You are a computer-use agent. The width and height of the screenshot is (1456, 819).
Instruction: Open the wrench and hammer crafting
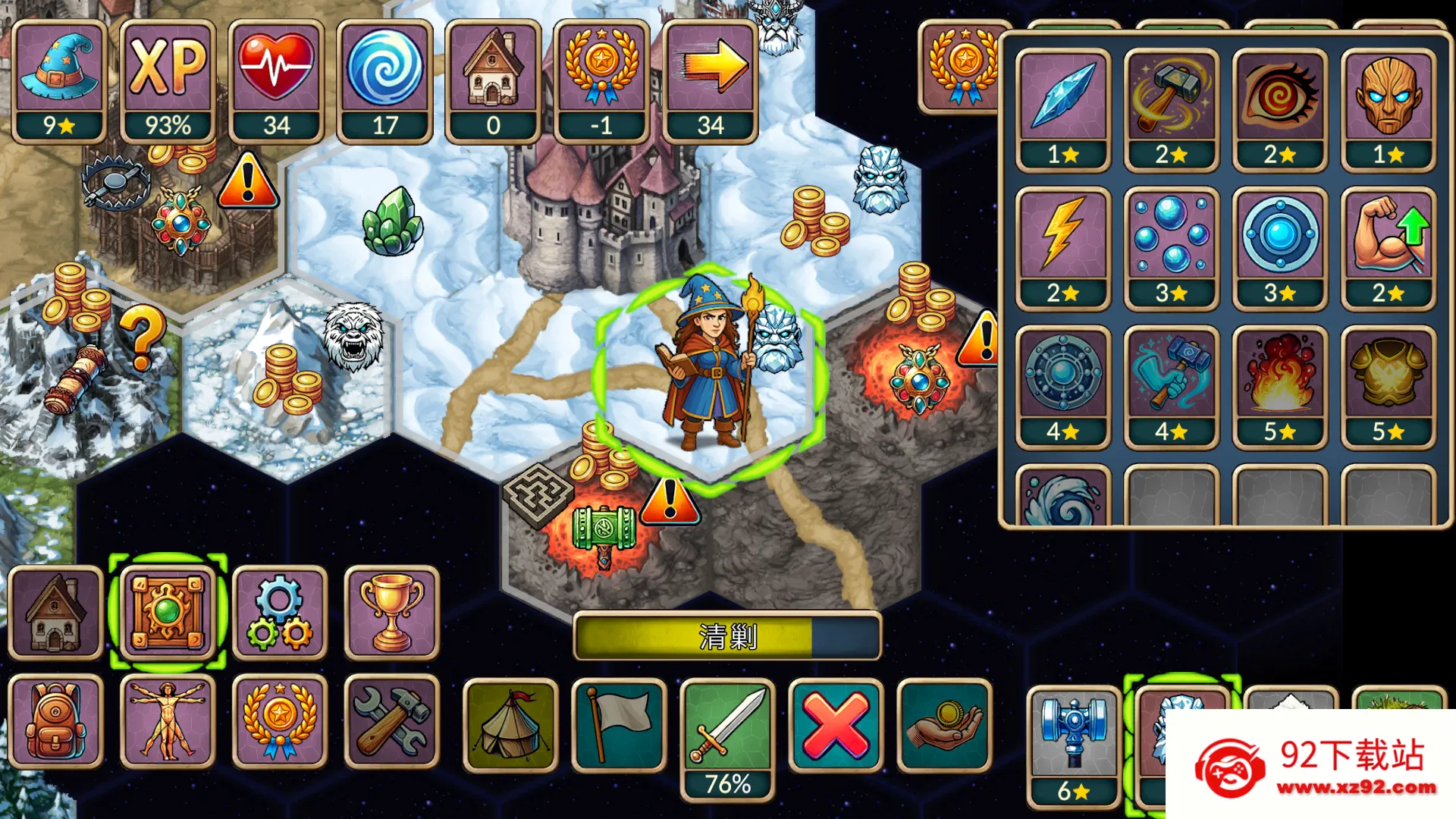(391, 721)
